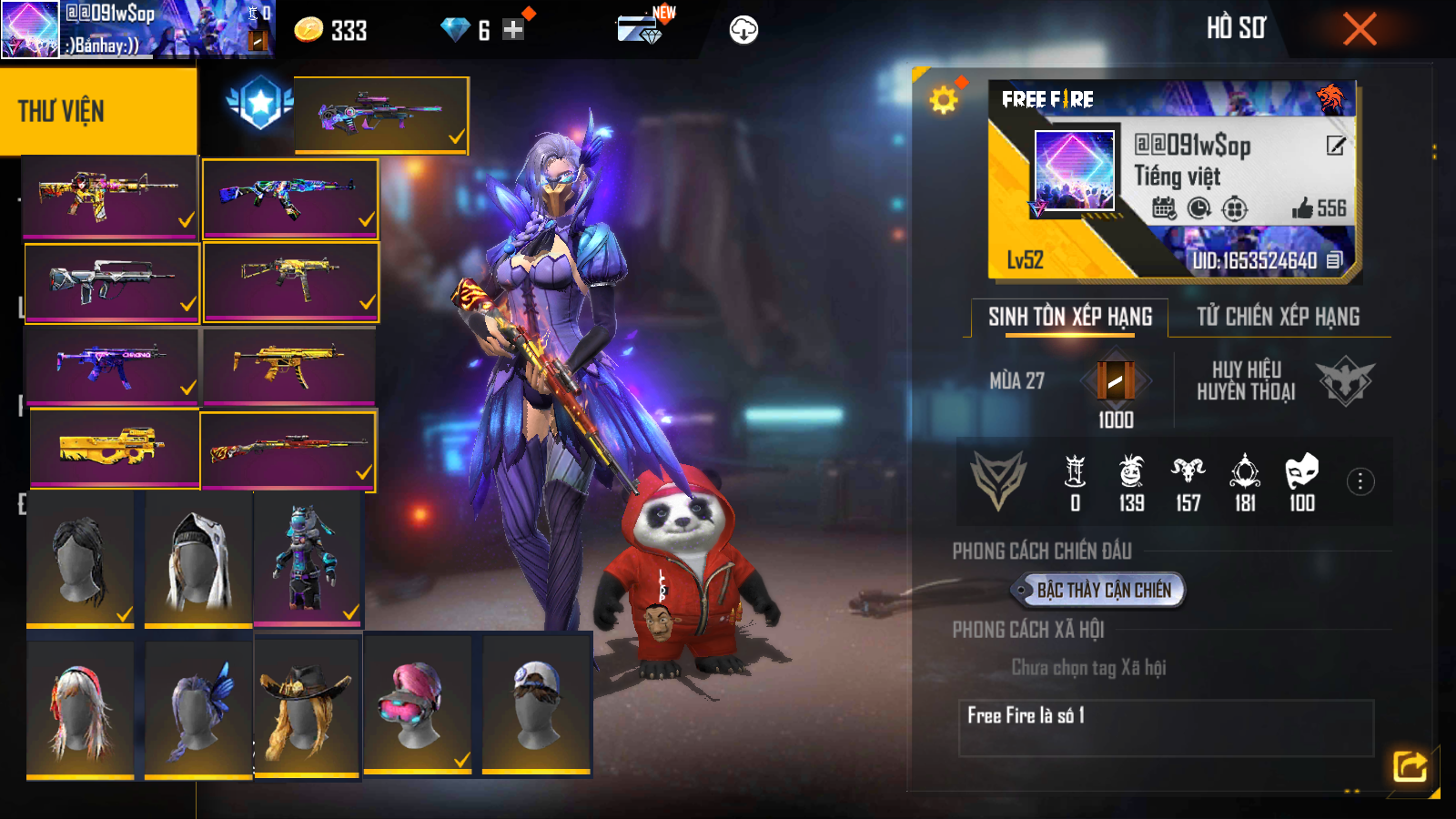The image size is (1456, 819).
Task: Click the cloud download icon
Action: [x=743, y=30]
